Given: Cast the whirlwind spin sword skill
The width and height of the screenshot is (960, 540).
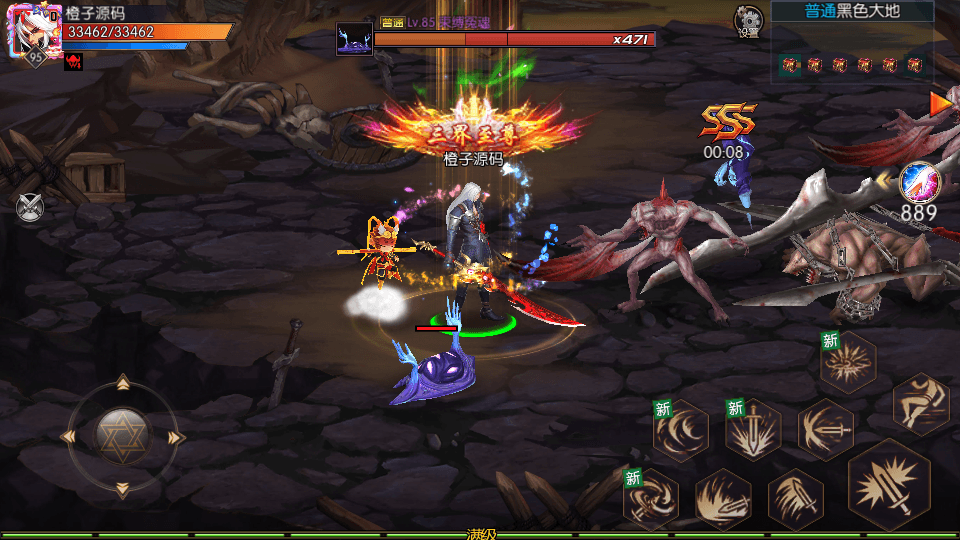Looking at the screenshot, I should (x=651, y=498).
